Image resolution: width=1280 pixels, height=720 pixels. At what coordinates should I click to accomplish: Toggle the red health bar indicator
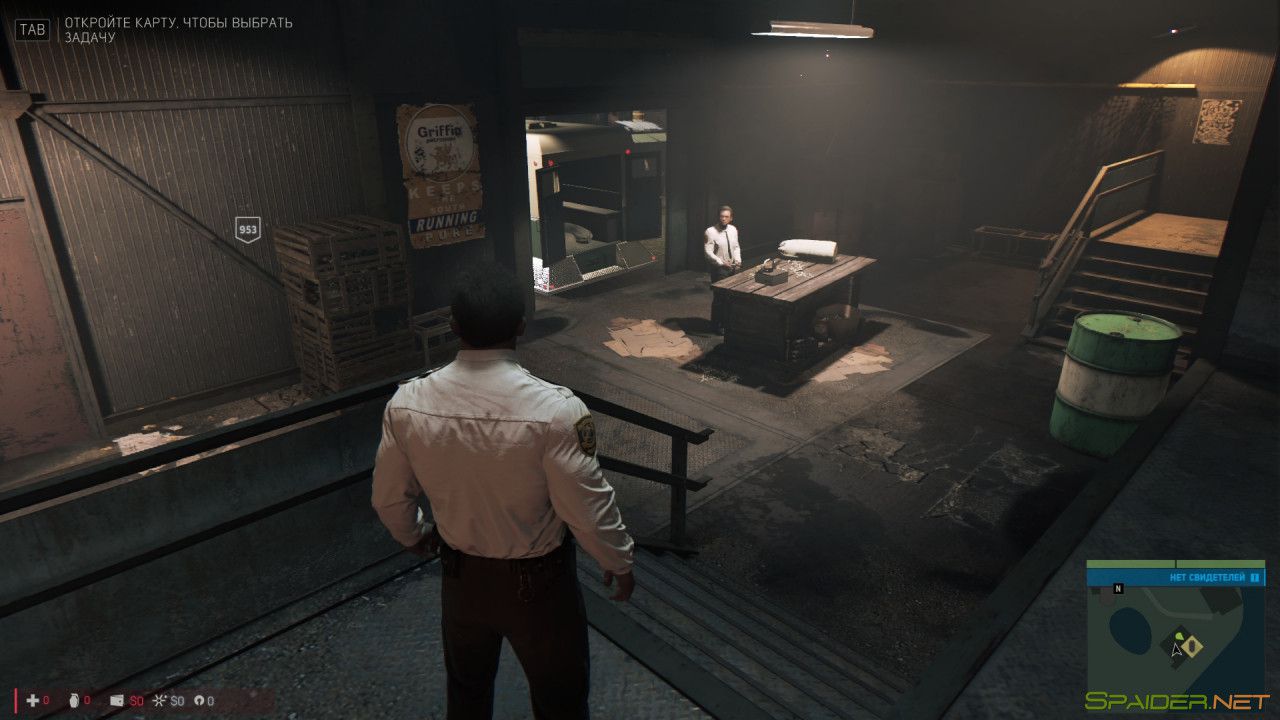coord(16,702)
